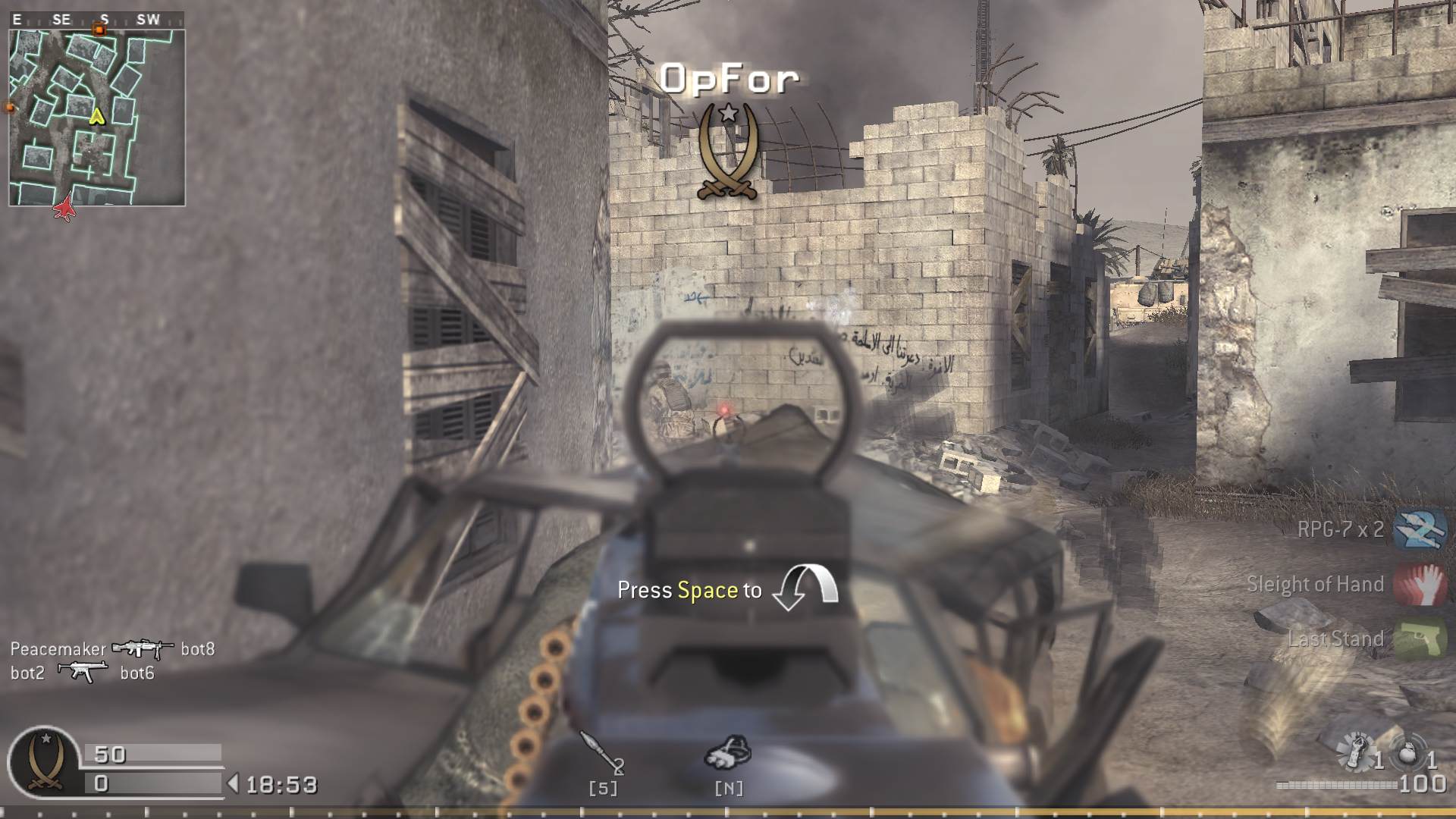Click the SW heading on the compass bar
Image resolution: width=1456 pixels, height=819 pixels.
[148, 17]
